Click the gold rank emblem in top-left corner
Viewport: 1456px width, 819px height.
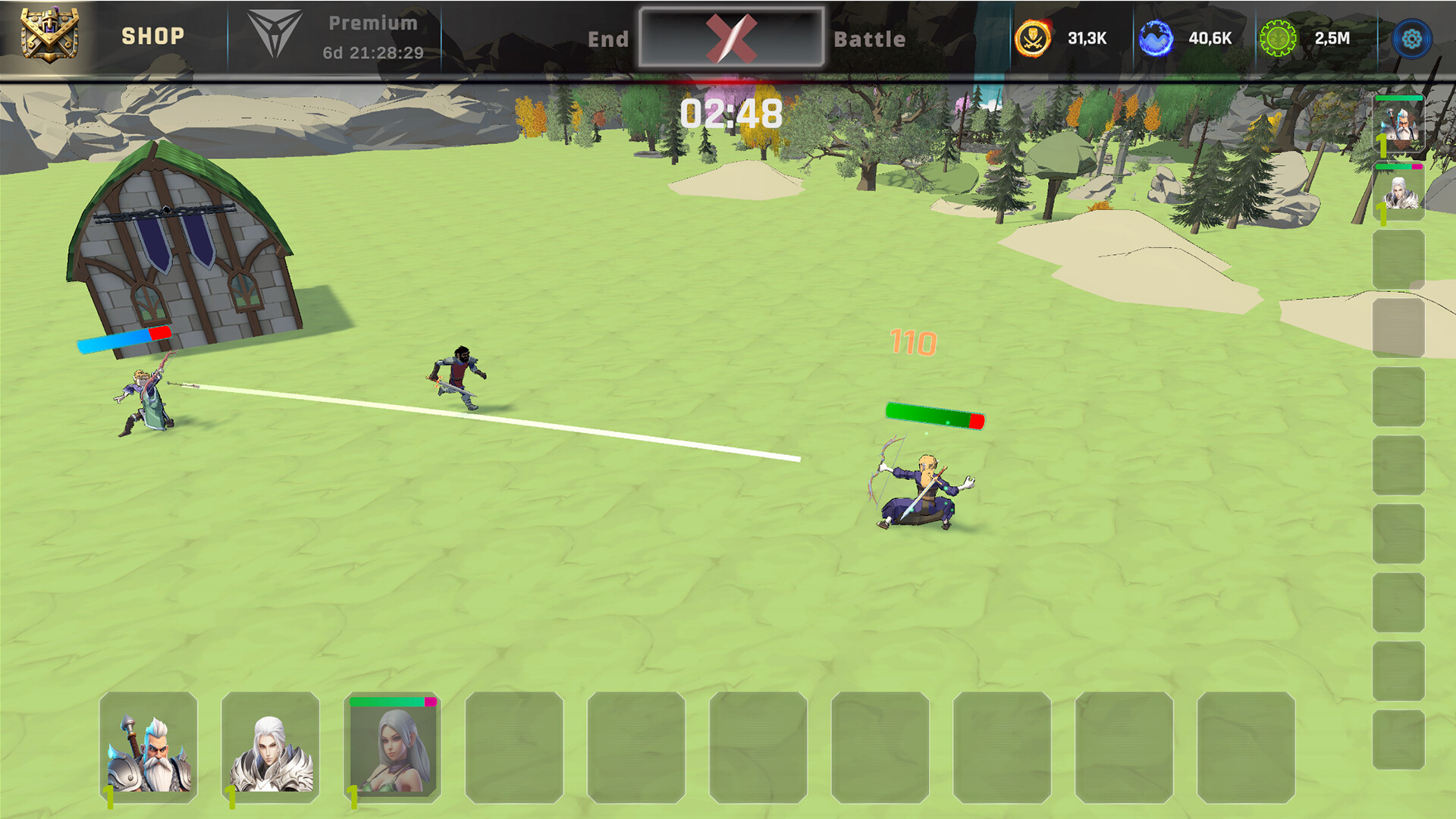click(x=51, y=34)
